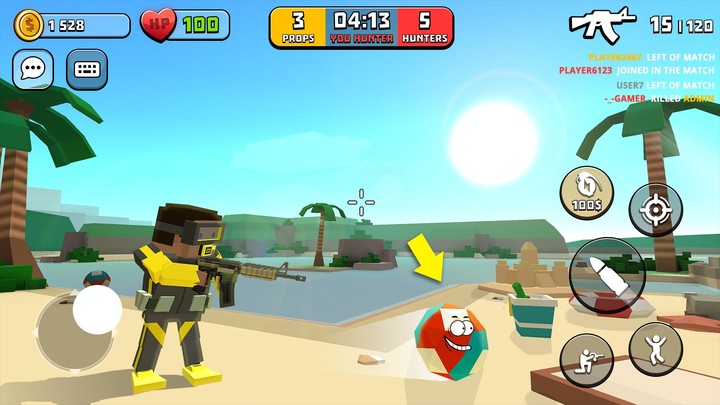Screen dimensions: 720x405
Task: Switch weapon via the rifle icon
Action: click(602, 22)
